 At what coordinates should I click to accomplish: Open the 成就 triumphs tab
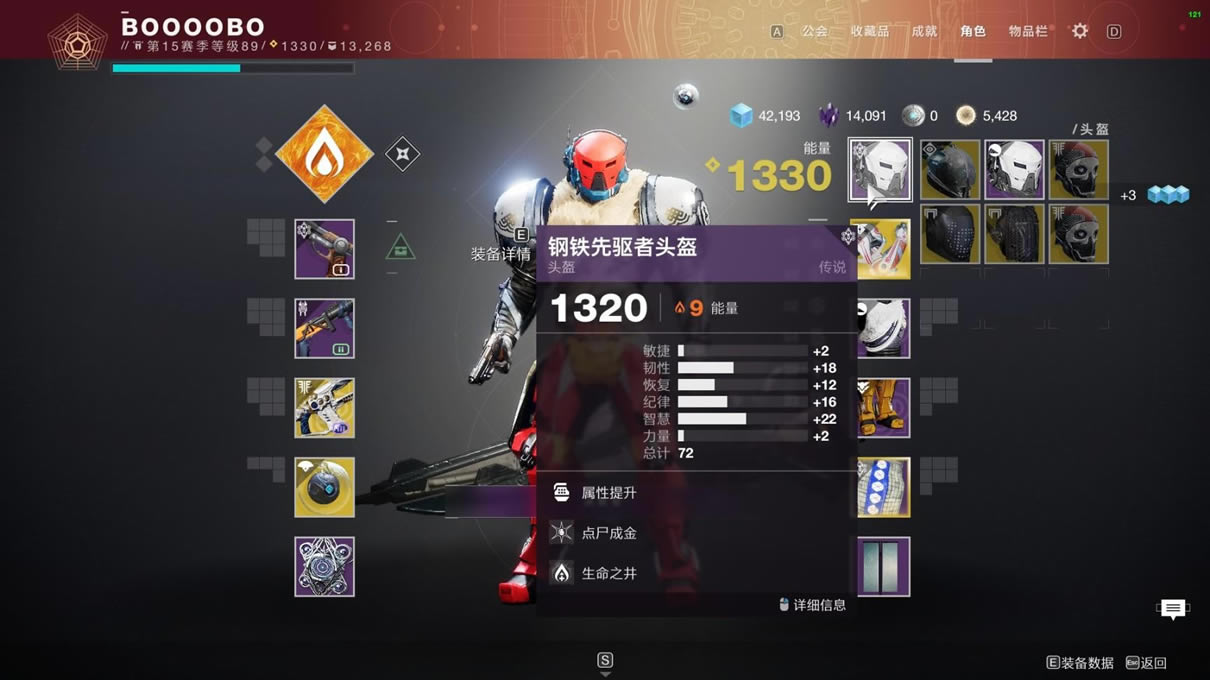coord(924,31)
